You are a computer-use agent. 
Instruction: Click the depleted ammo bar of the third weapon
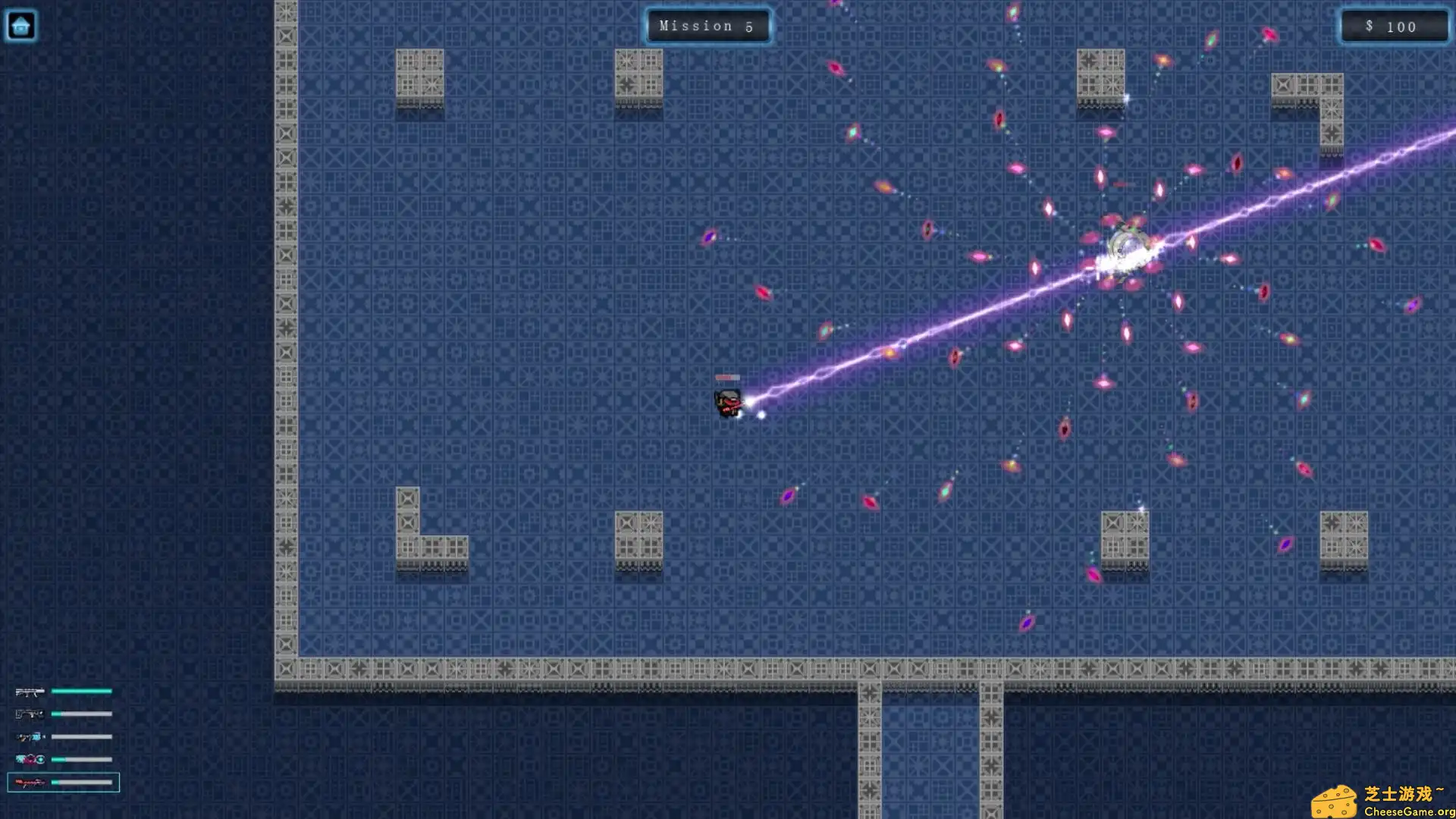[80, 736]
